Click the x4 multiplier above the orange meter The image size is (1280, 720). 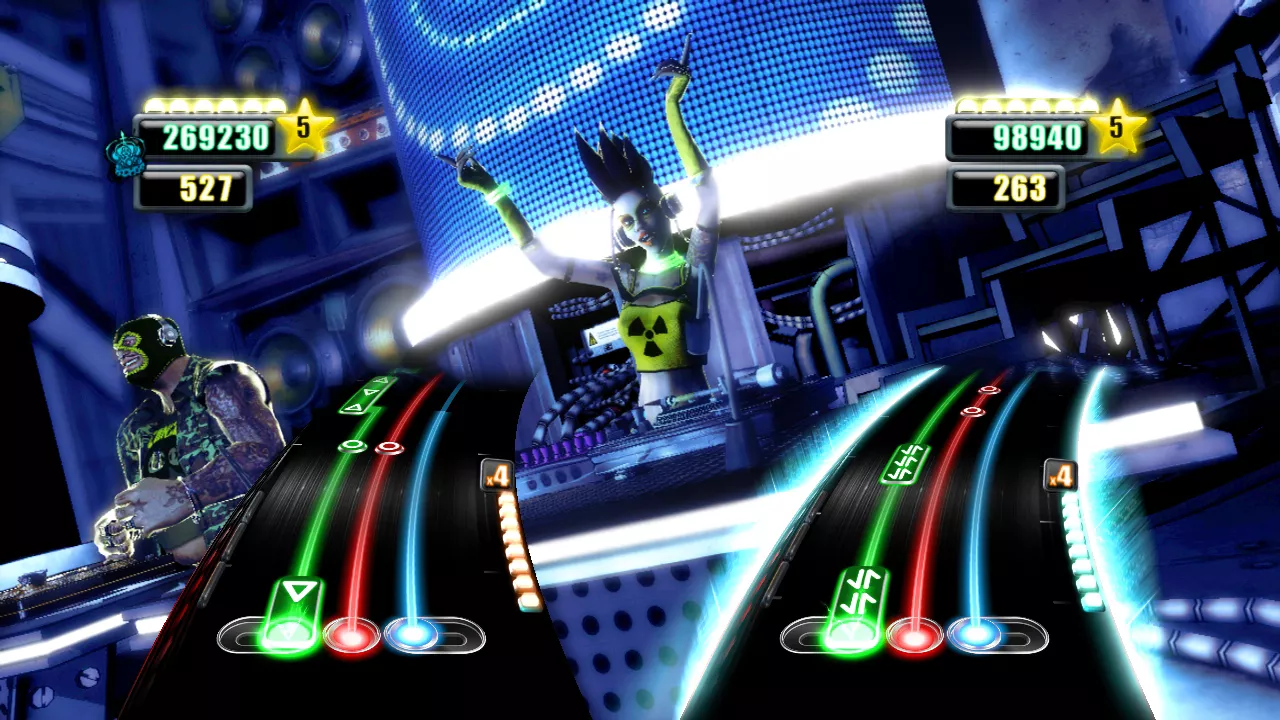[497, 474]
